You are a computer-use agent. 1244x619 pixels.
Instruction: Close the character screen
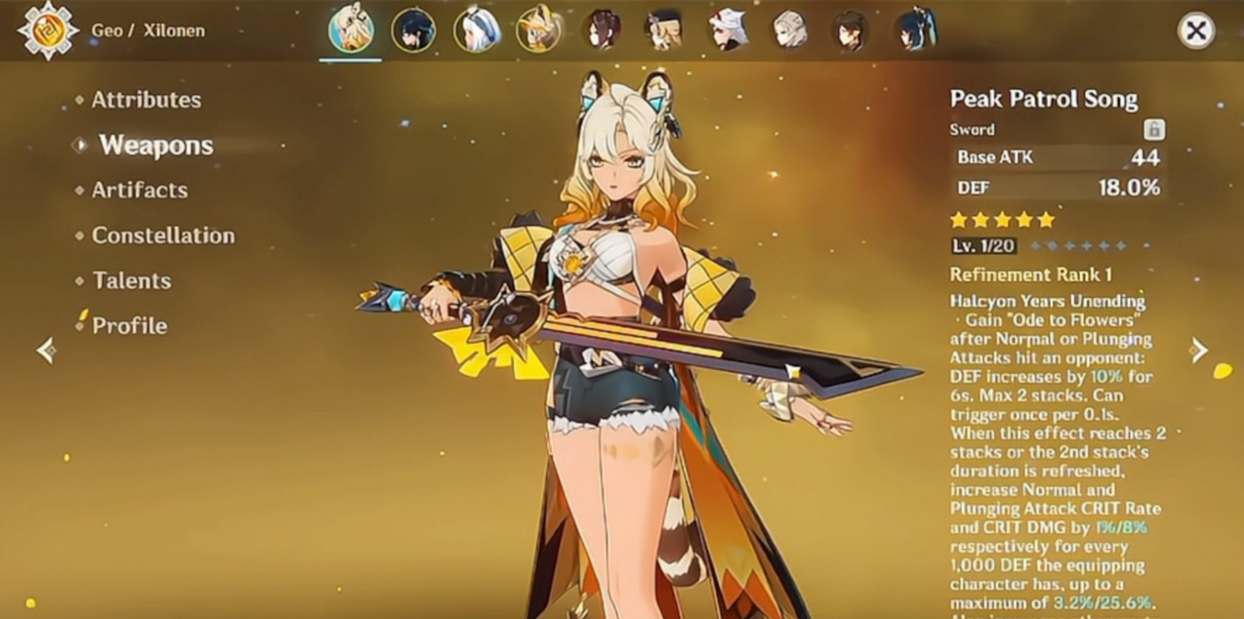1196,31
